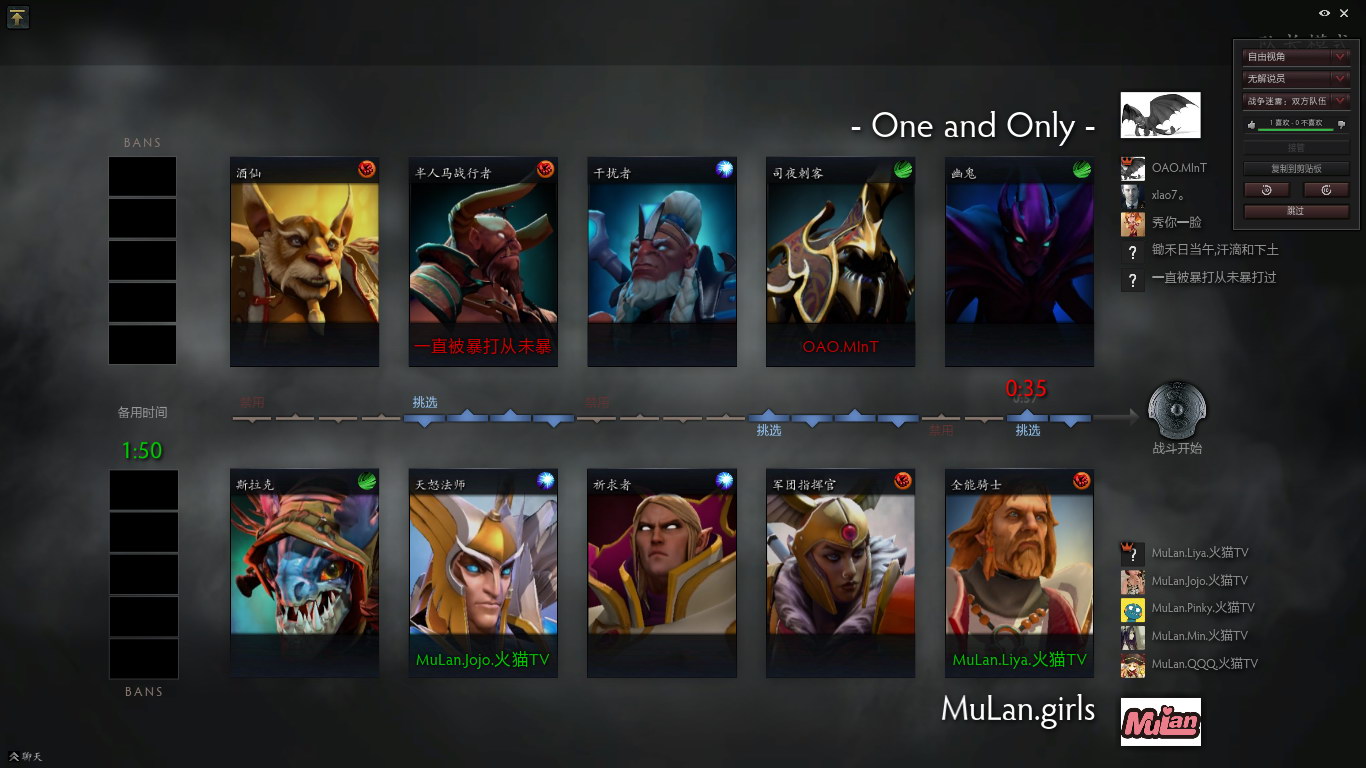Click the thumbs-down dislike icon
This screenshot has height=768, width=1366.
(x=1341, y=124)
